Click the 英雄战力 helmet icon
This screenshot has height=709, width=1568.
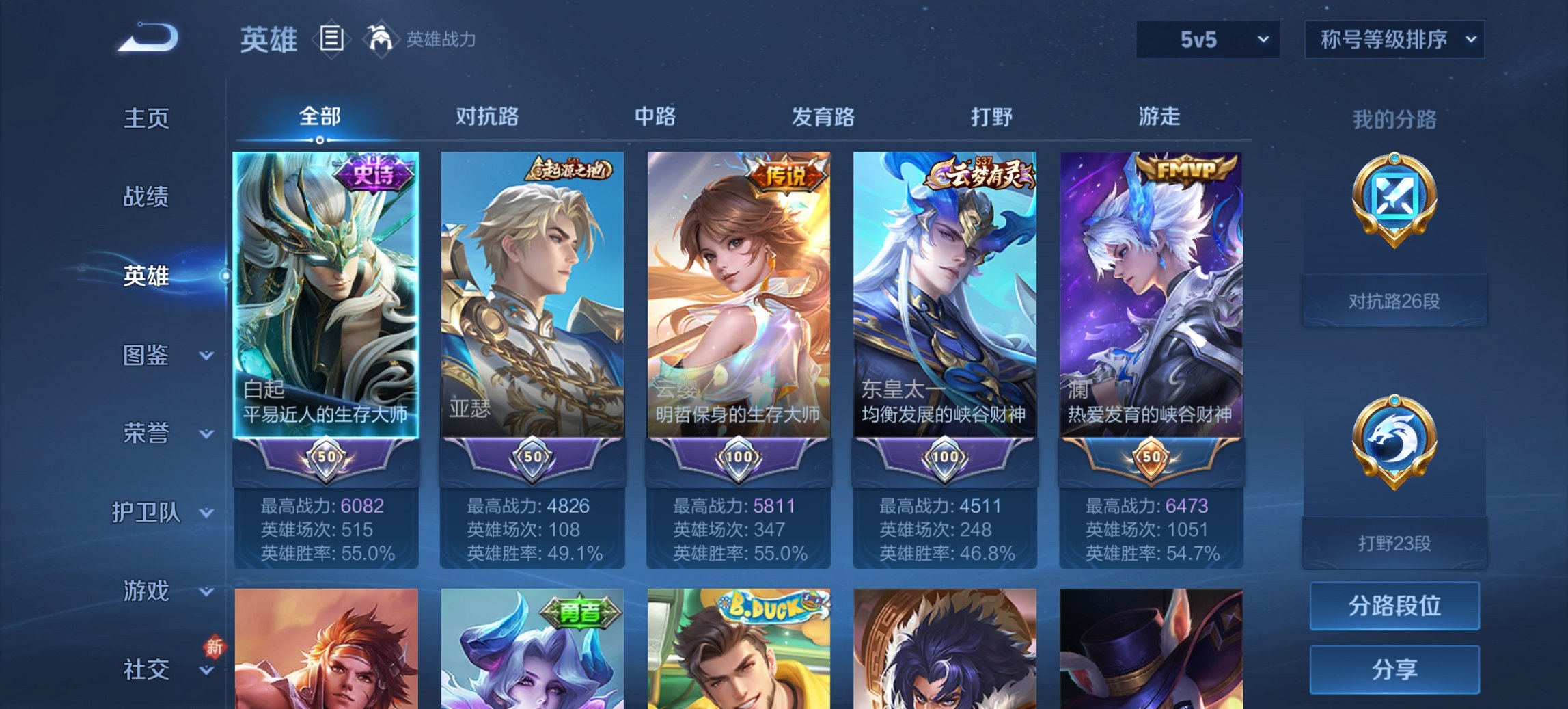tap(382, 39)
